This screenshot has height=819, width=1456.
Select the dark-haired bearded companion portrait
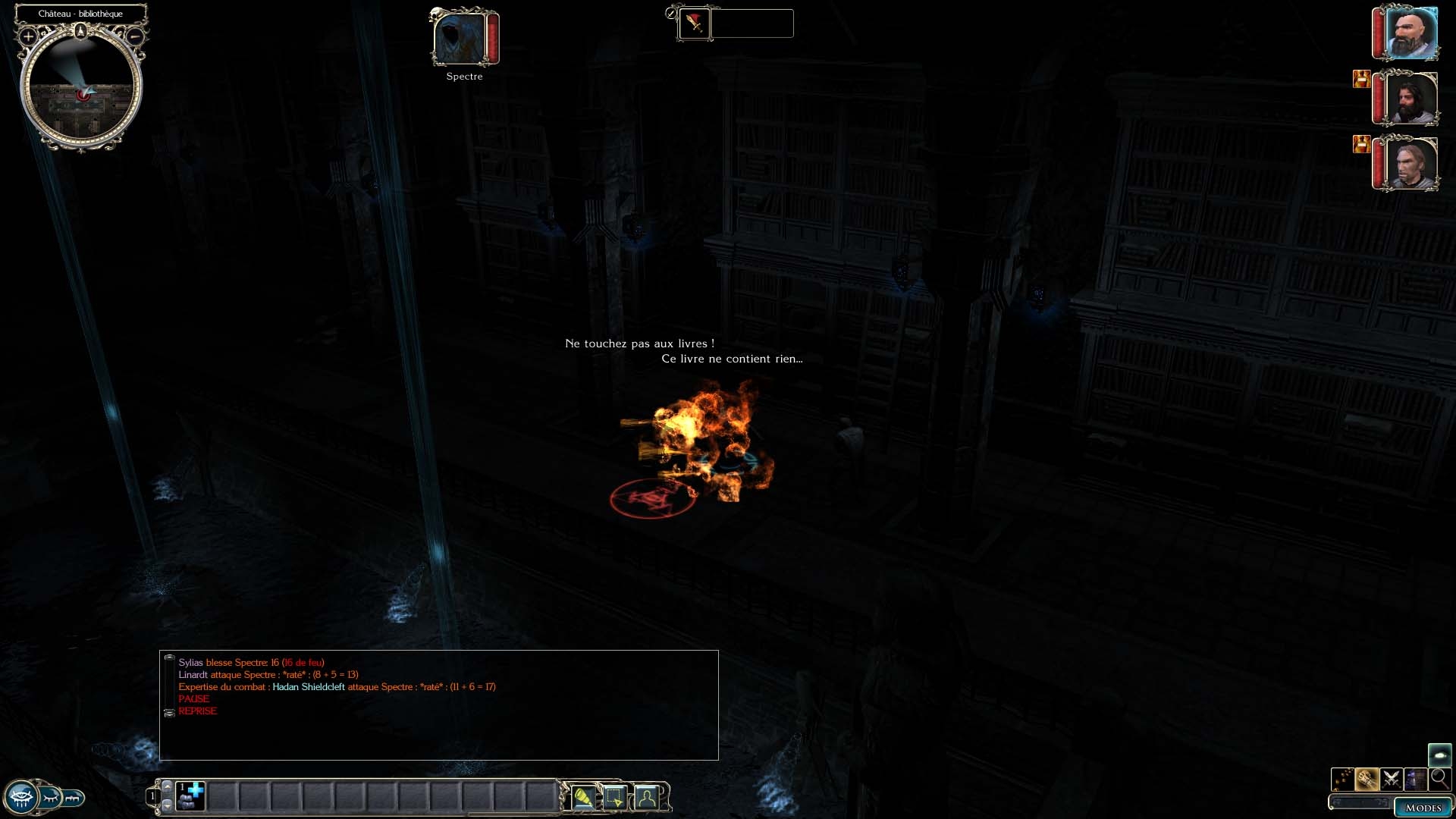[1410, 99]
